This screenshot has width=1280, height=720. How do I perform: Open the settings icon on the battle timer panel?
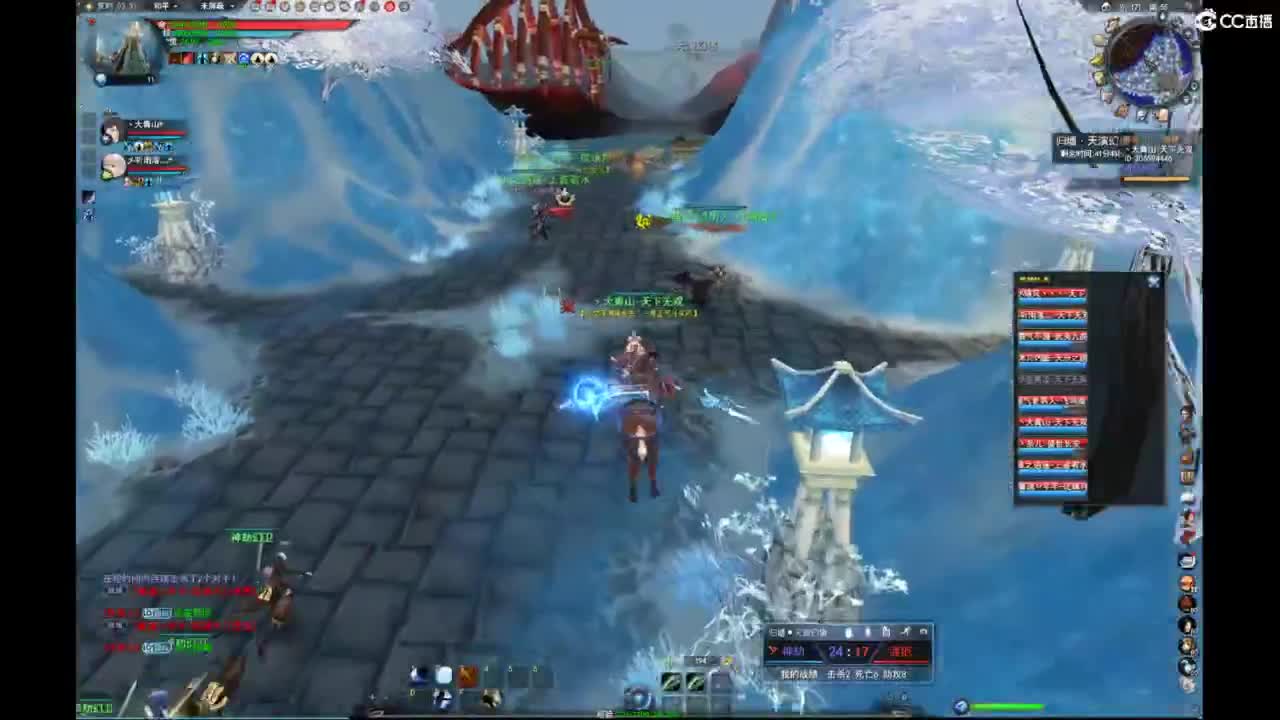pyautogui.click(x=924, y=631)
